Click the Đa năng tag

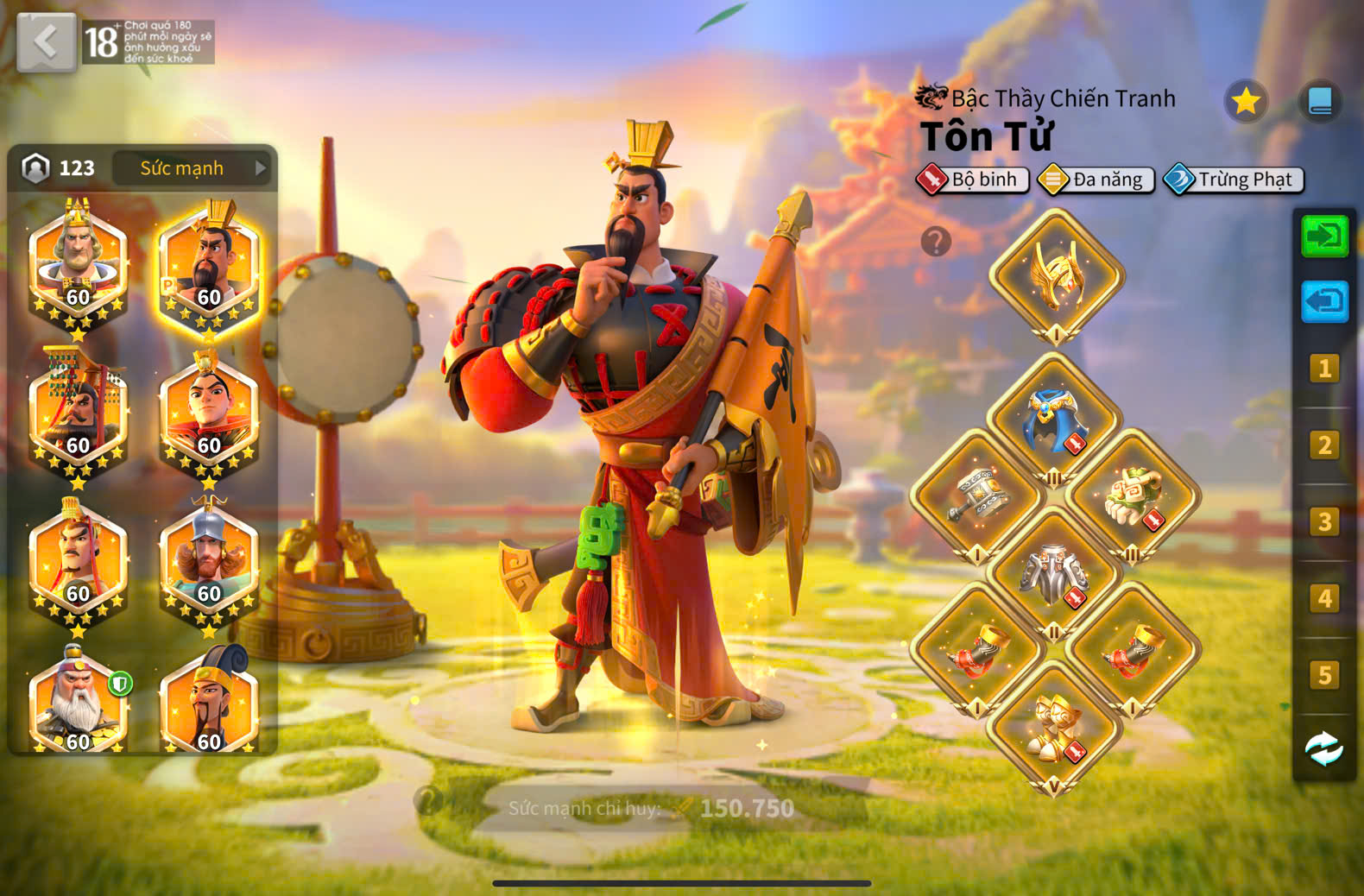pyautogui.click(x=1096, y=180)
